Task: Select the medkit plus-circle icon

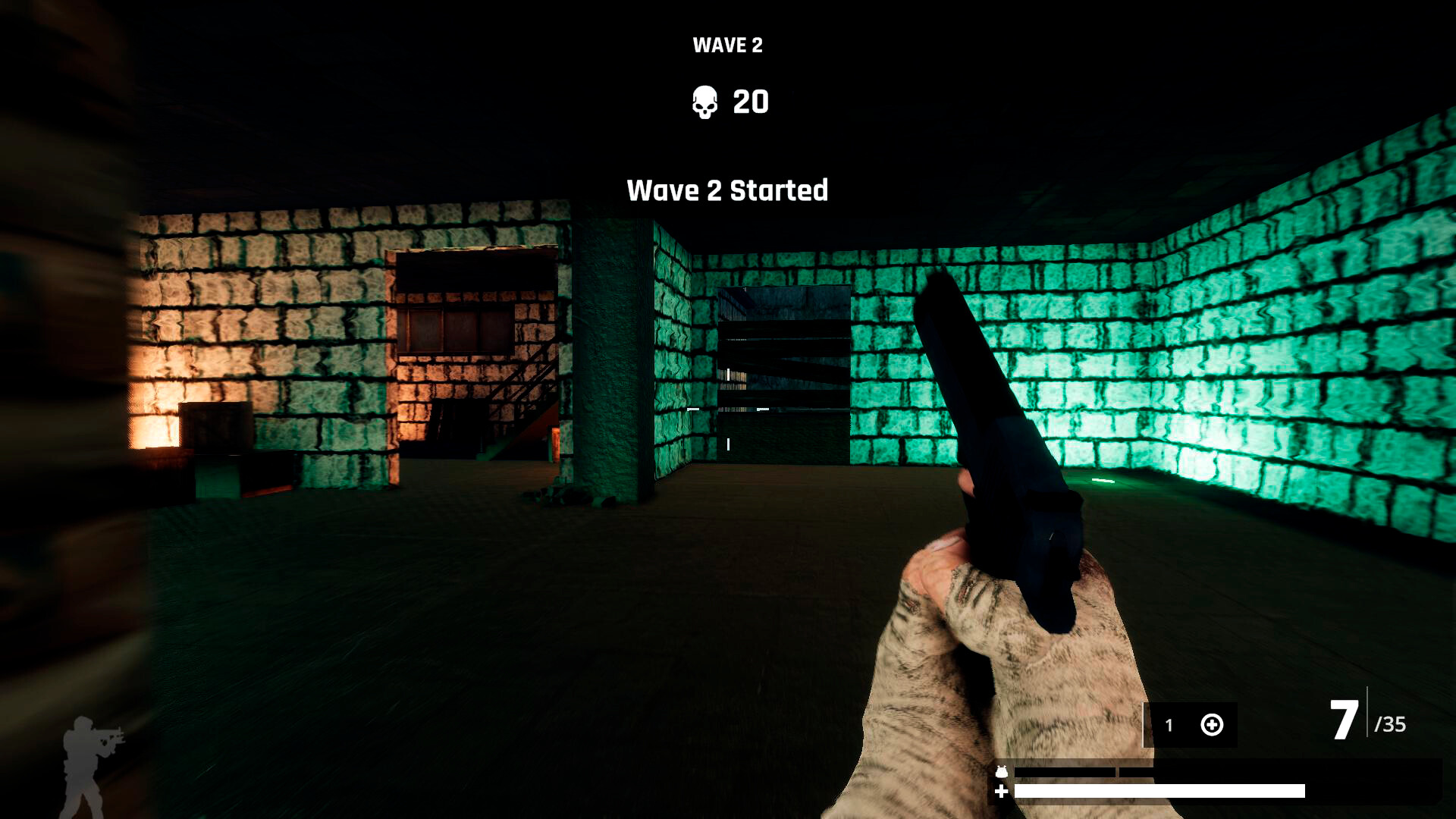Action: click(x=1213, y=726)
